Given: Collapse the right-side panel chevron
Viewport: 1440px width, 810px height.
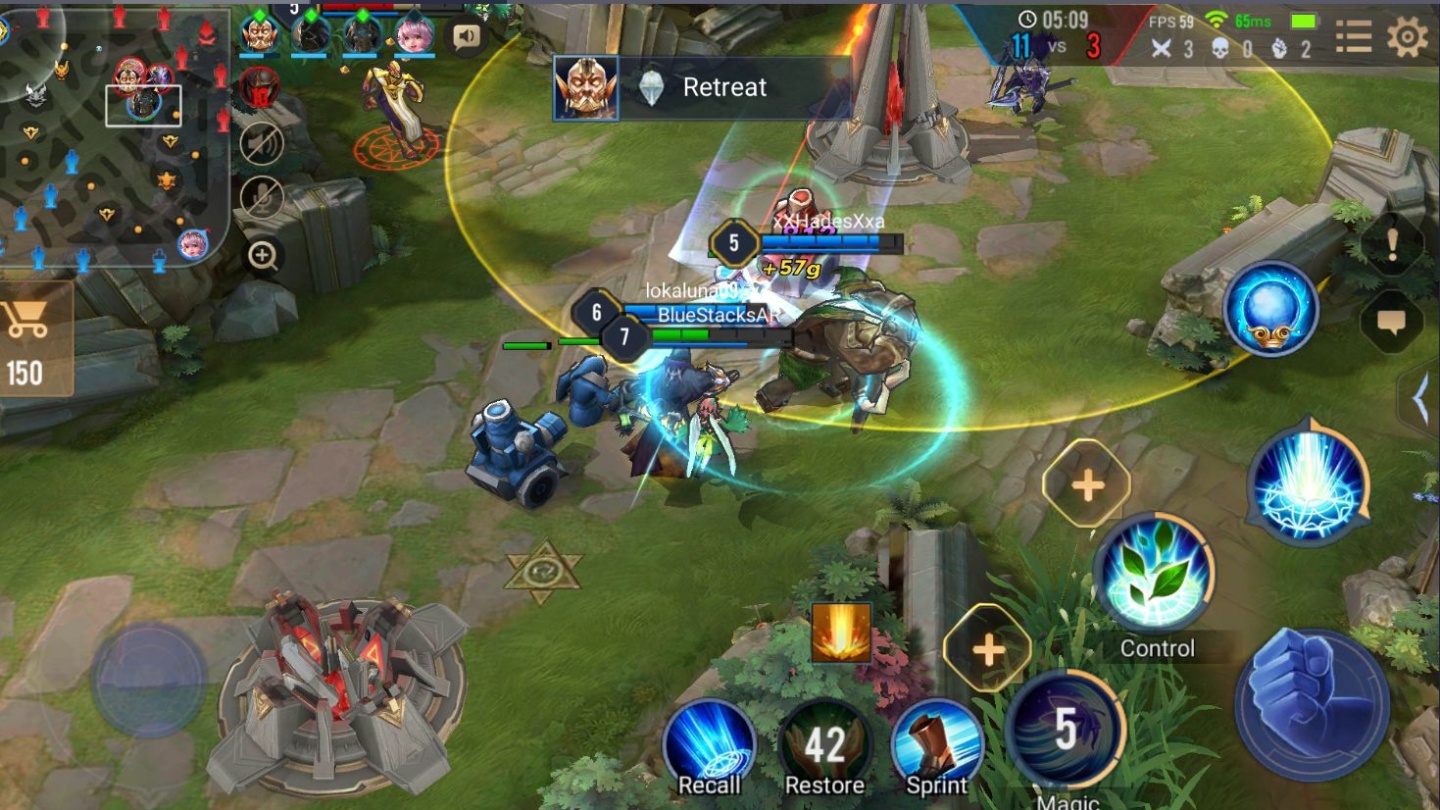Looking at the screenshot, I should click(x=1419, y=398).
